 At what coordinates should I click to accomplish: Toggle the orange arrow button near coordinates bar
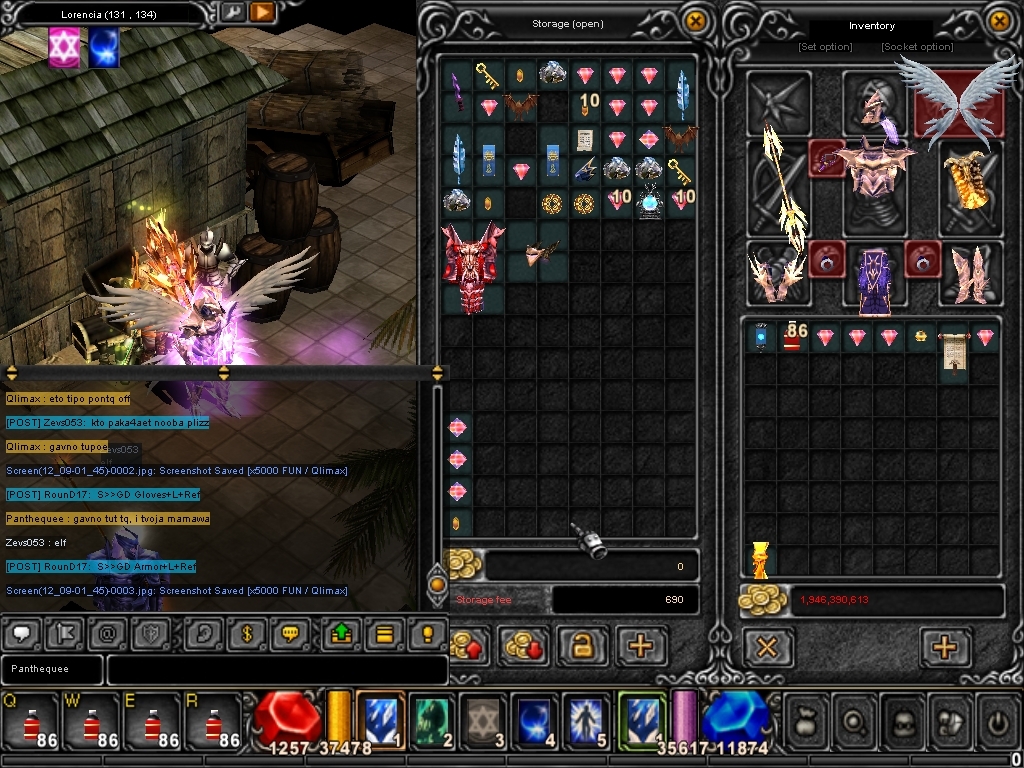(x=262, y=13)
